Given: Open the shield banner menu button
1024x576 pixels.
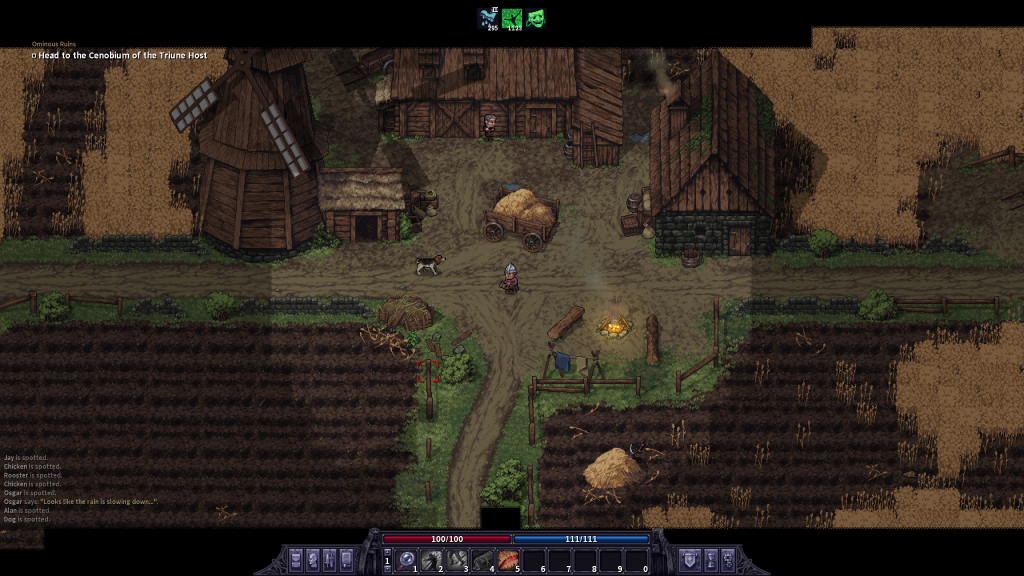Looking at the screenshot, I should pos(689,559).
